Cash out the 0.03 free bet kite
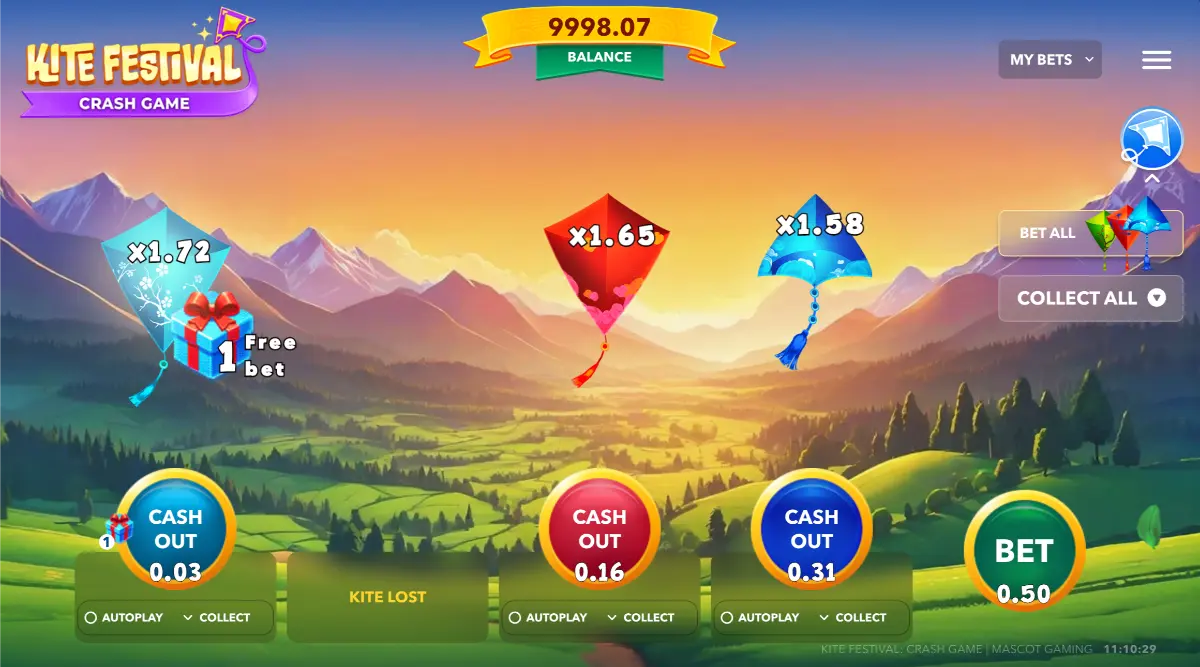The height and width of the screenshot is (667, 1200). [176, 530]
